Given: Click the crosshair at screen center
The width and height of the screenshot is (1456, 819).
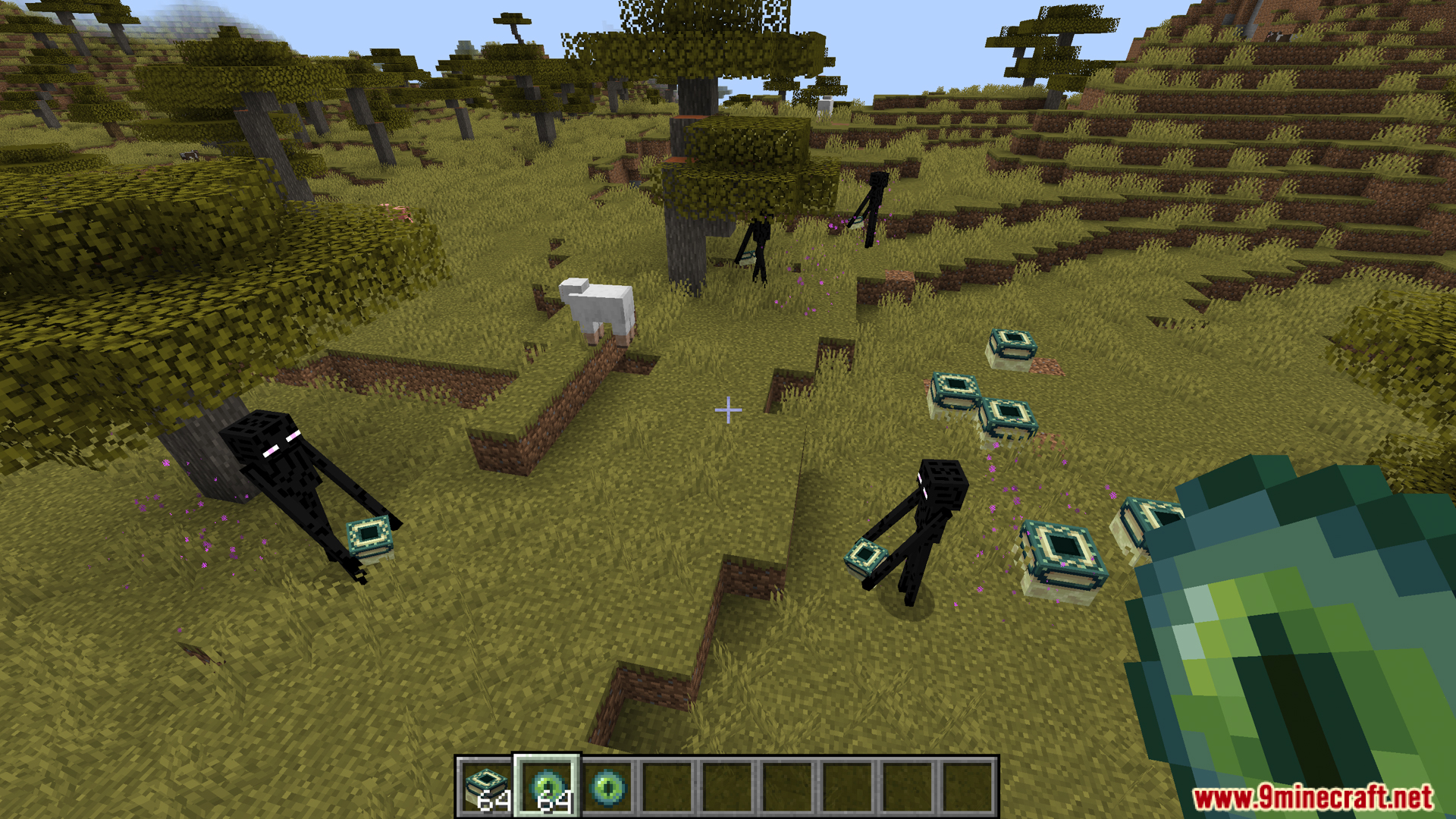Looking at the screenshot, I should coord(728,409).
